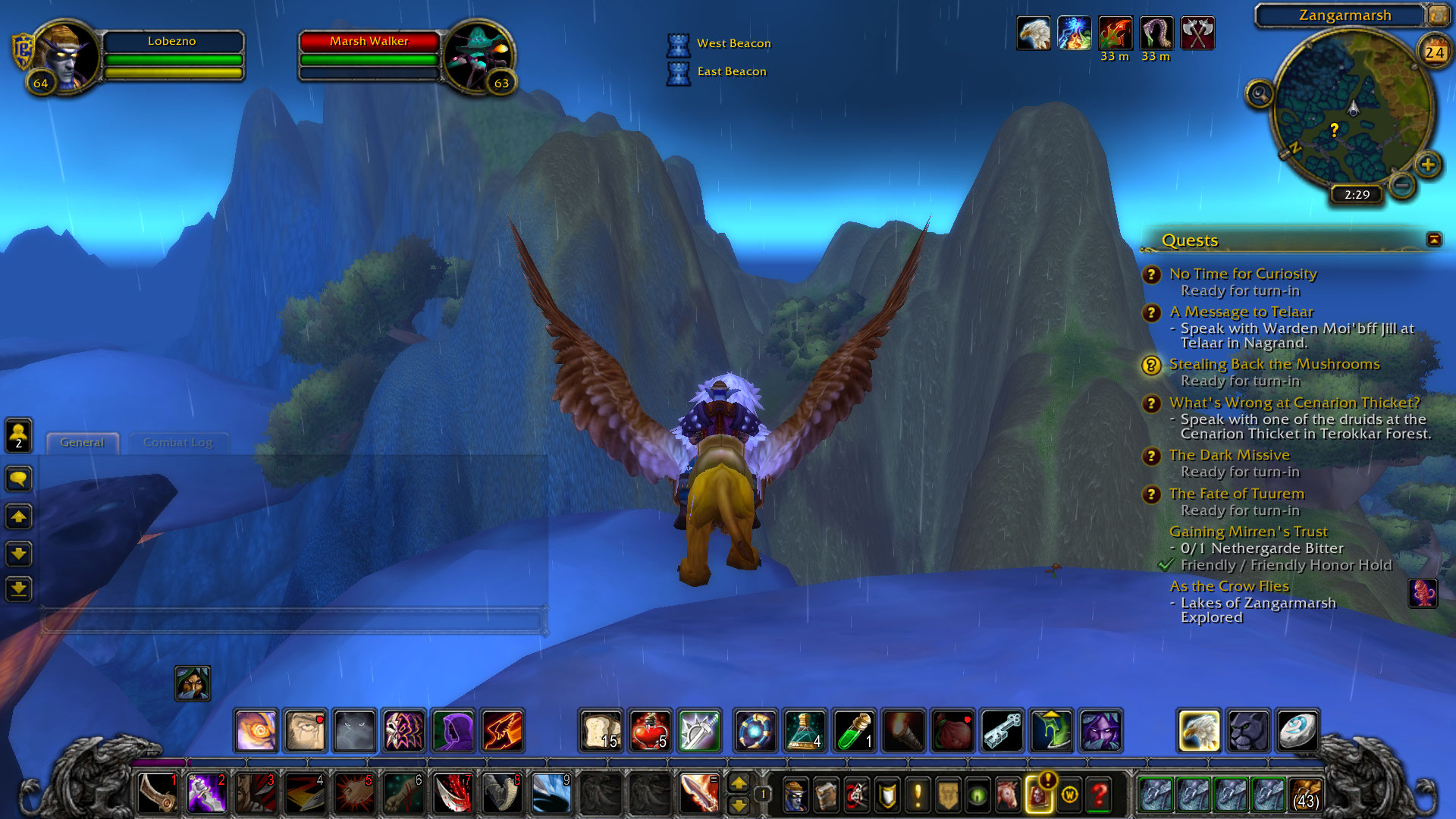Screen dimensions: 1456x819
Task: Click the minimap tracking magnifier button
Action: tap(1260, 94)
